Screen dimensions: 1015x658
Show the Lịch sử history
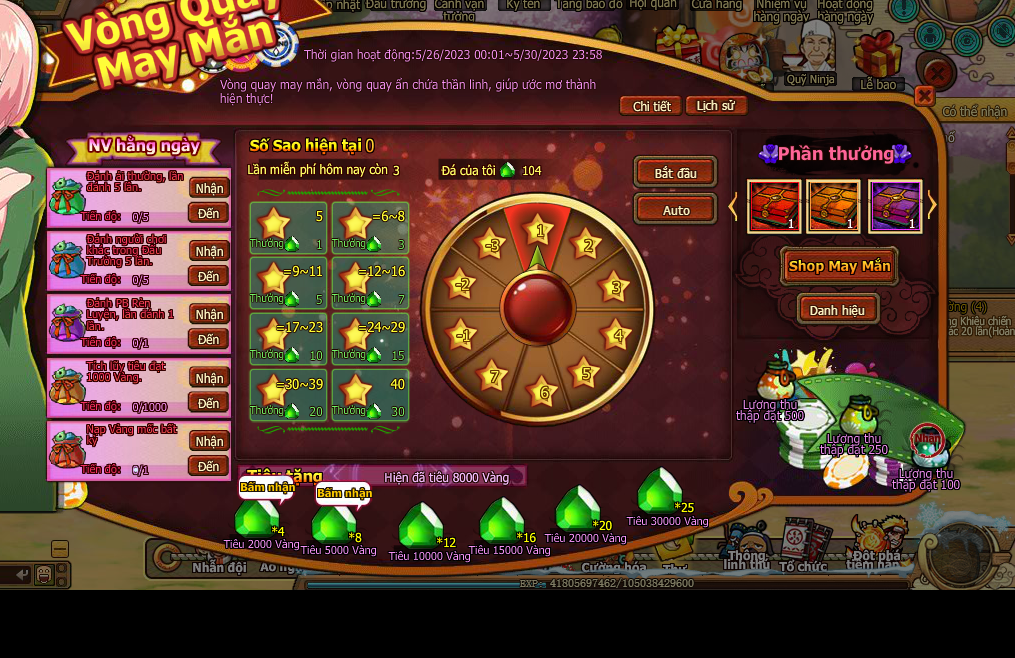pos(715,106)
